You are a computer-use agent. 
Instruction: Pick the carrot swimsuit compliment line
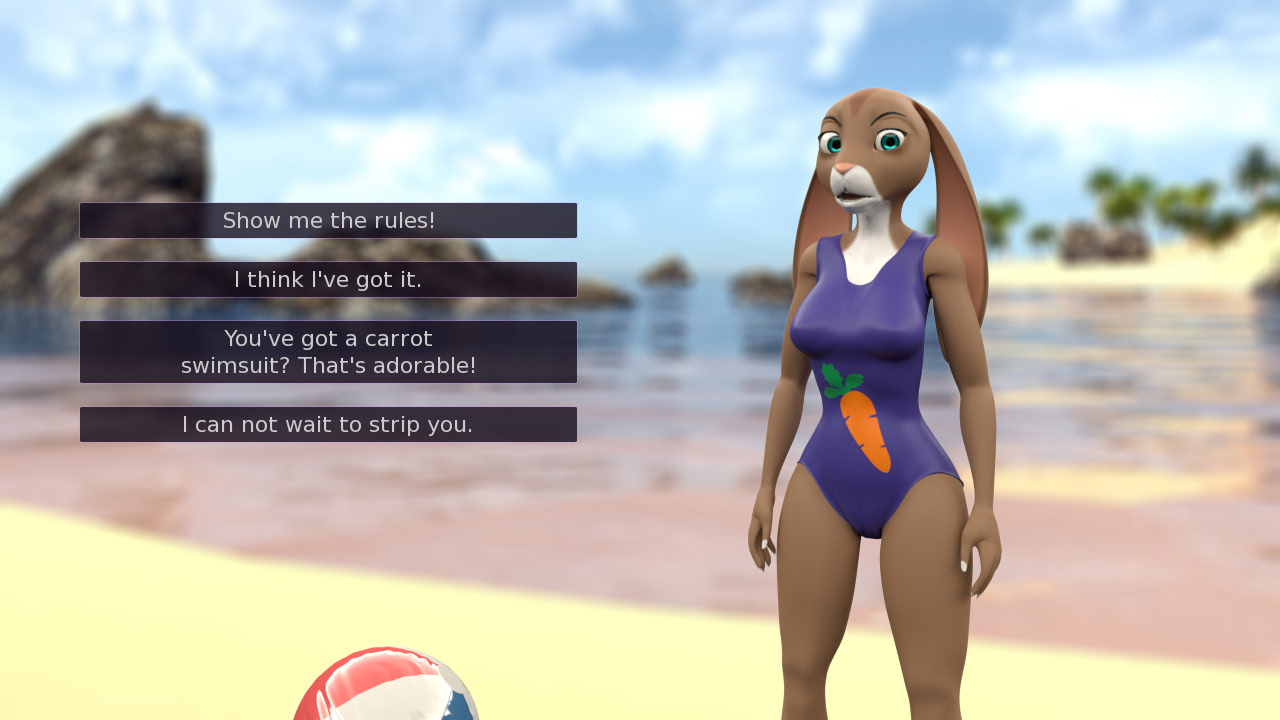click(328, 351)
